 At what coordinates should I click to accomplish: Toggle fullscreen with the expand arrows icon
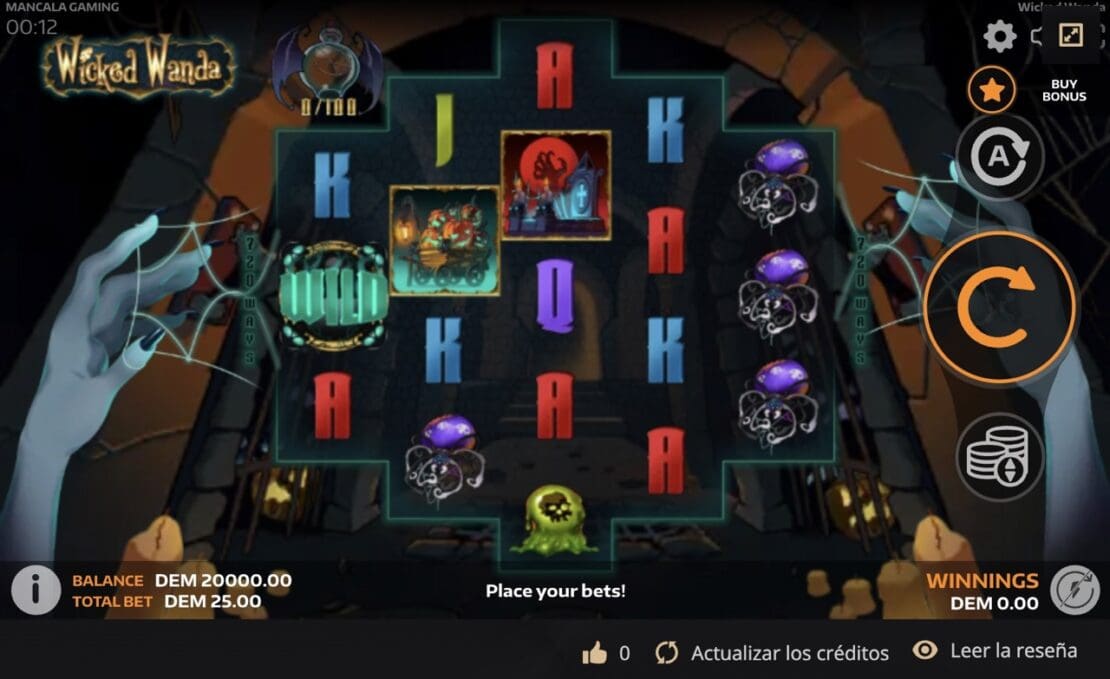point(1071,36)
